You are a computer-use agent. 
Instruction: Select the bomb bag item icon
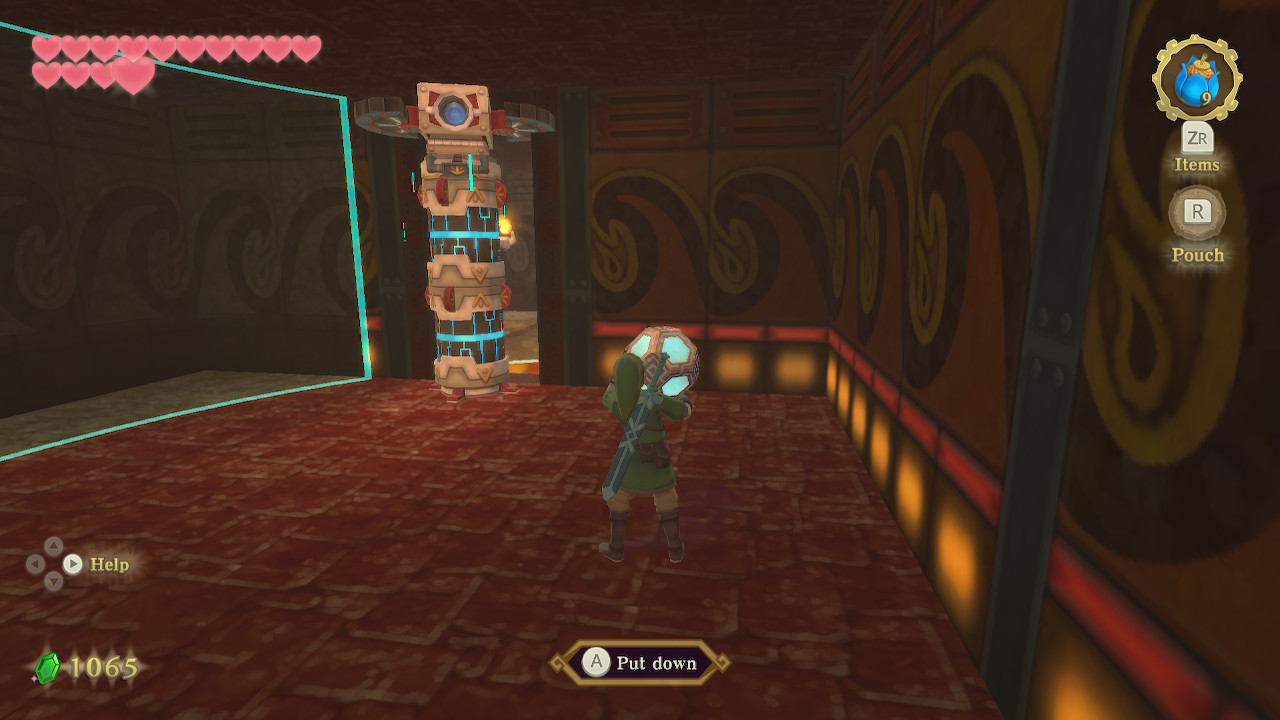[1196, 80]
